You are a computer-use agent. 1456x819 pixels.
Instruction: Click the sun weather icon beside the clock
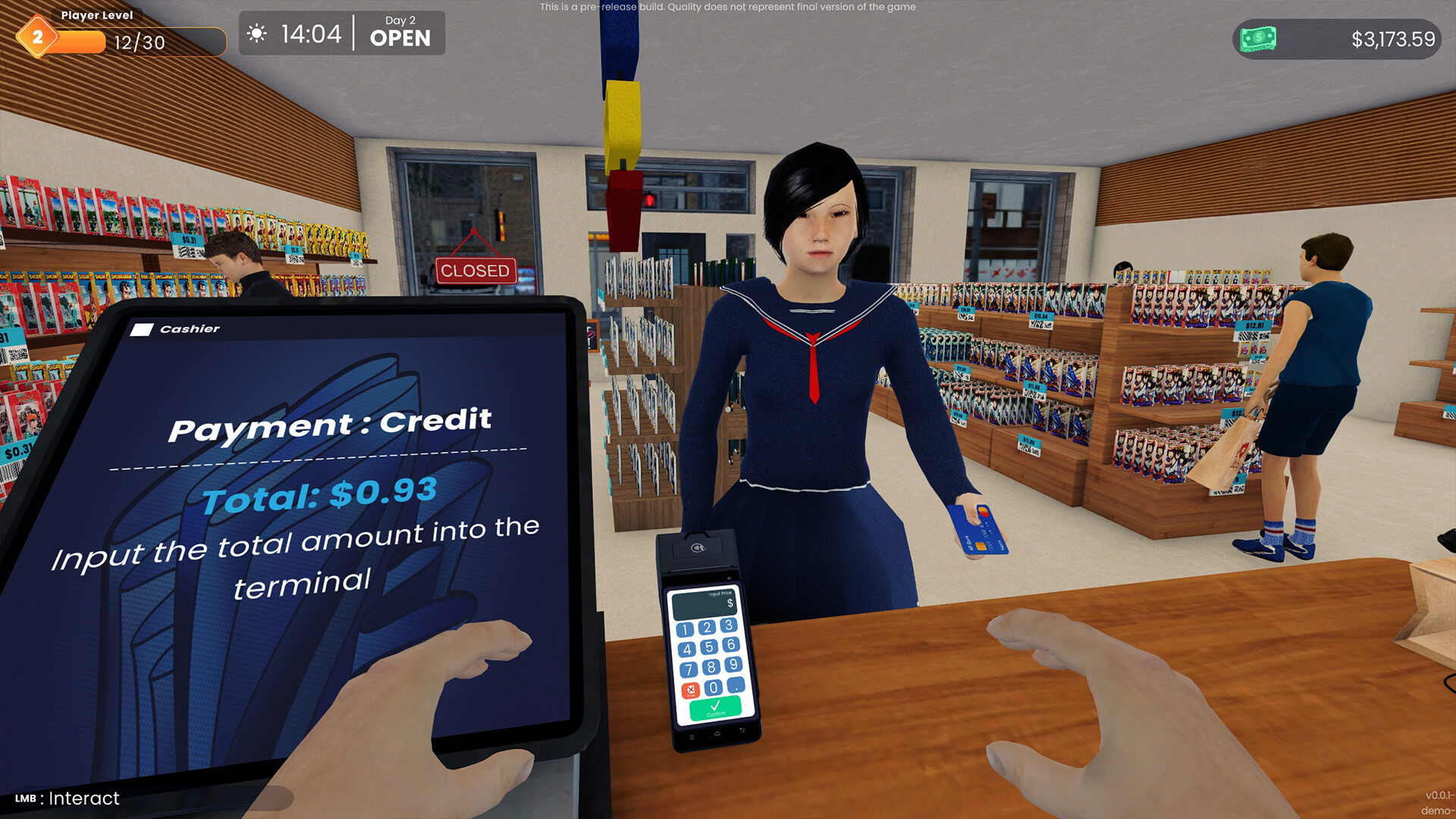(256, 33)
